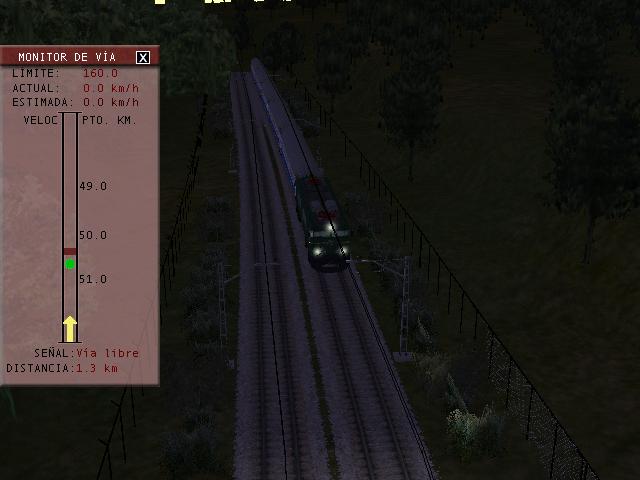Close the Monitor de Vía window
Viewport: 640px width, 480px height.
pos(143,58)
